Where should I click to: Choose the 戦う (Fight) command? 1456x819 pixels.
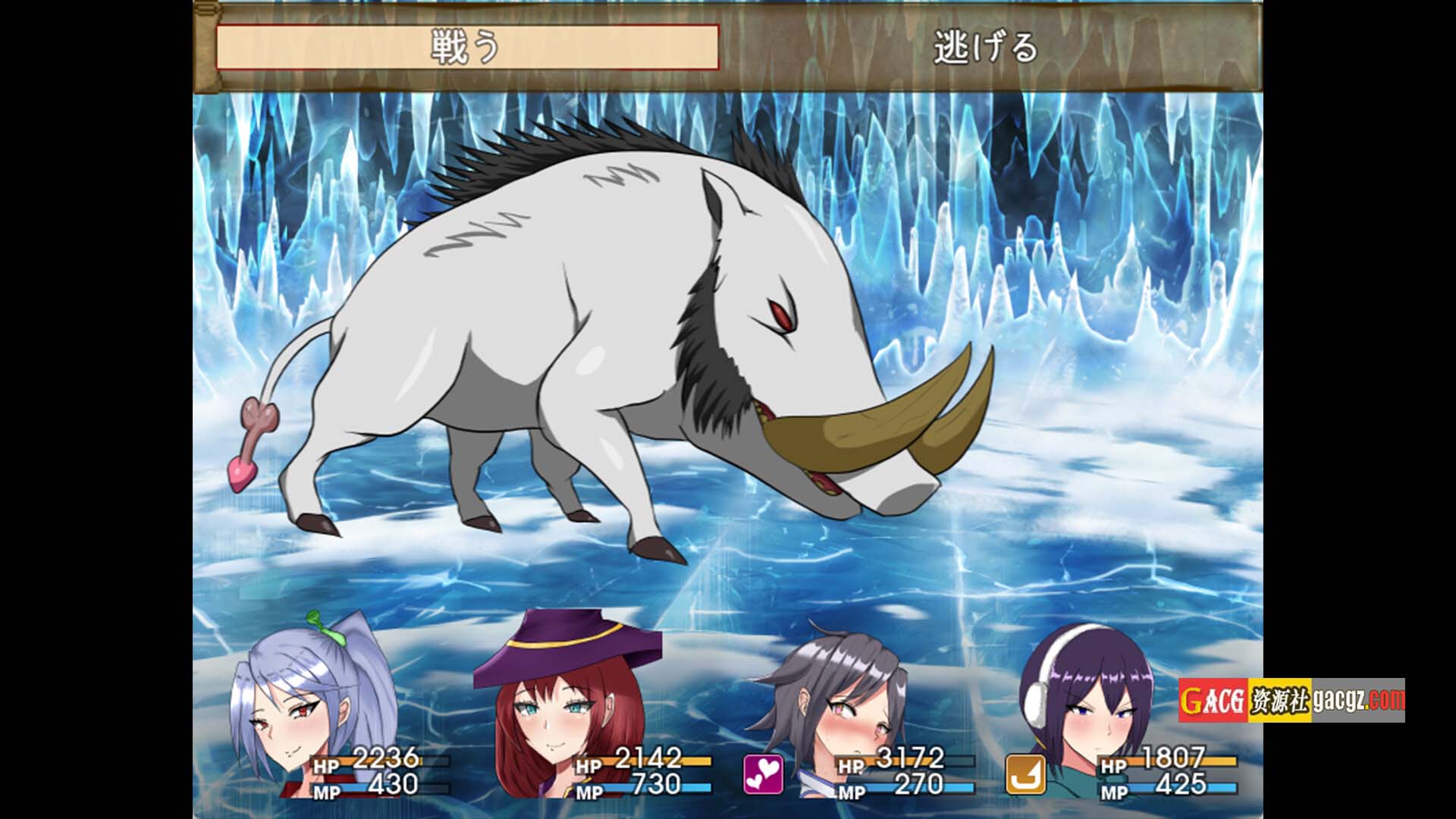467,47
